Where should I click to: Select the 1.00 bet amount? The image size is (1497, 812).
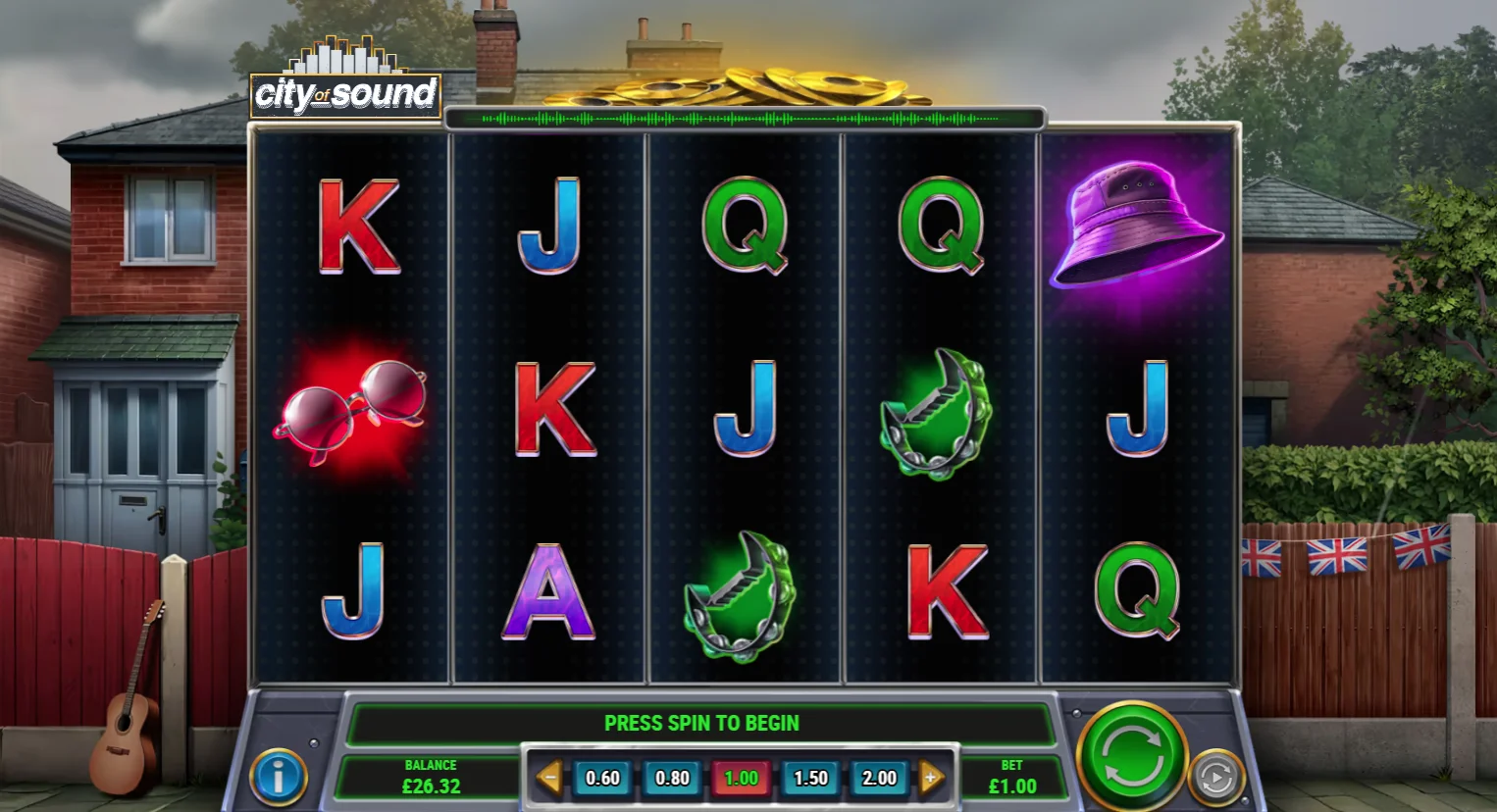[741, 777]
